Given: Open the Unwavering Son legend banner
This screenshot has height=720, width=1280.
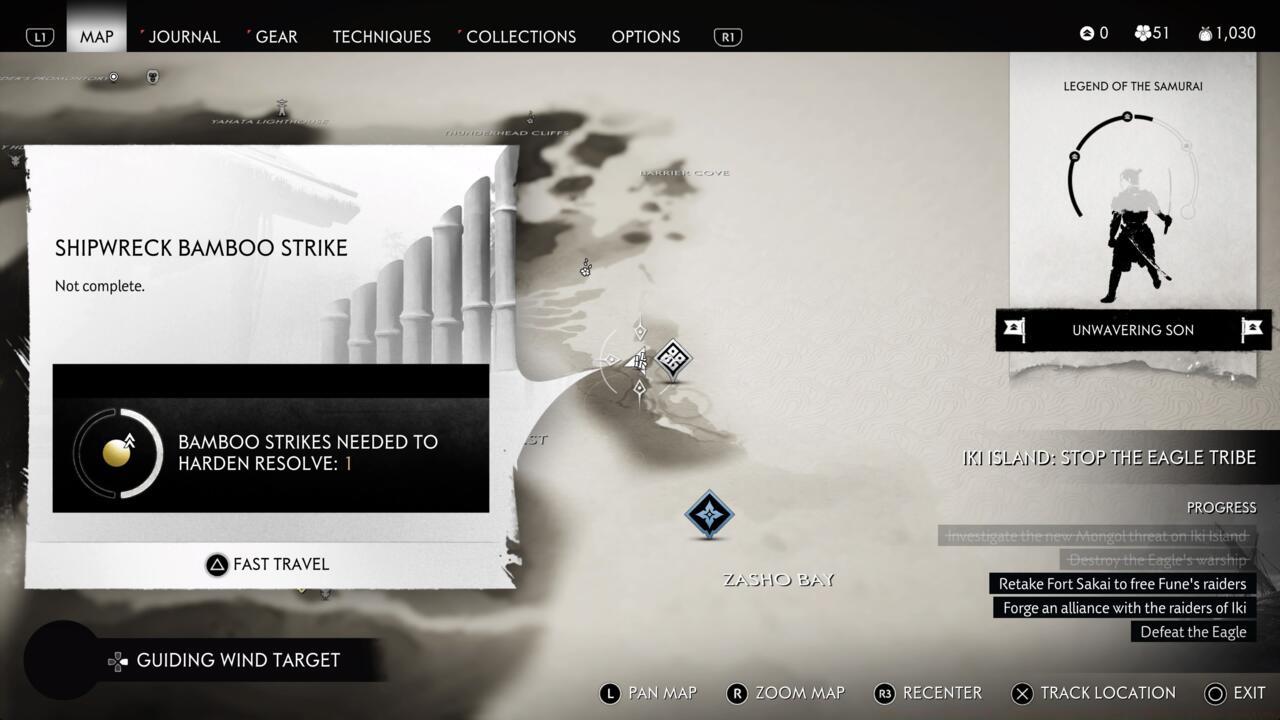Looking at the screenshot, I should [x=1132, y=330].
